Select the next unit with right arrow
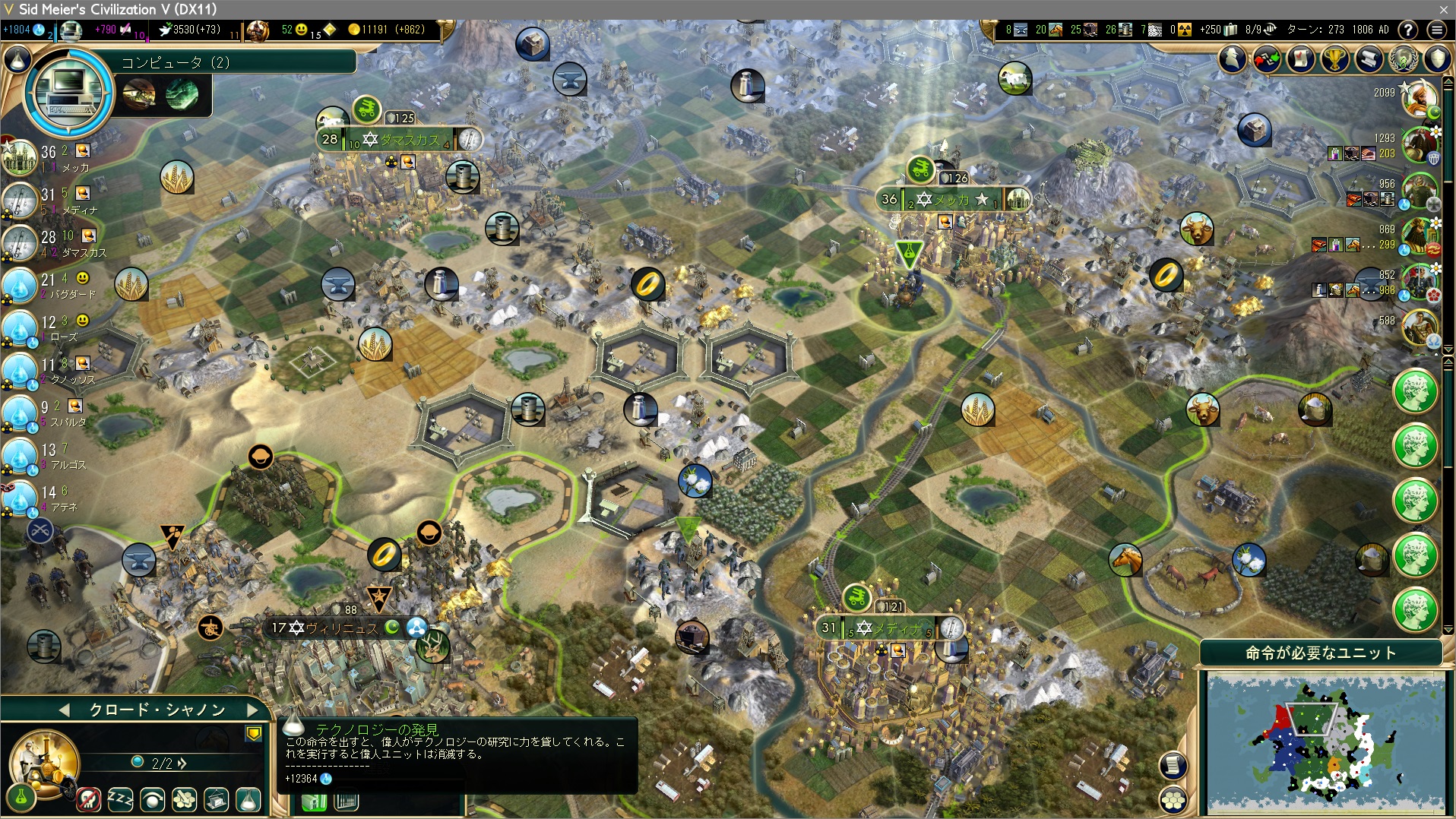Image resolution: width=1456 pixels, height=819 pixels. pos(253,710)
